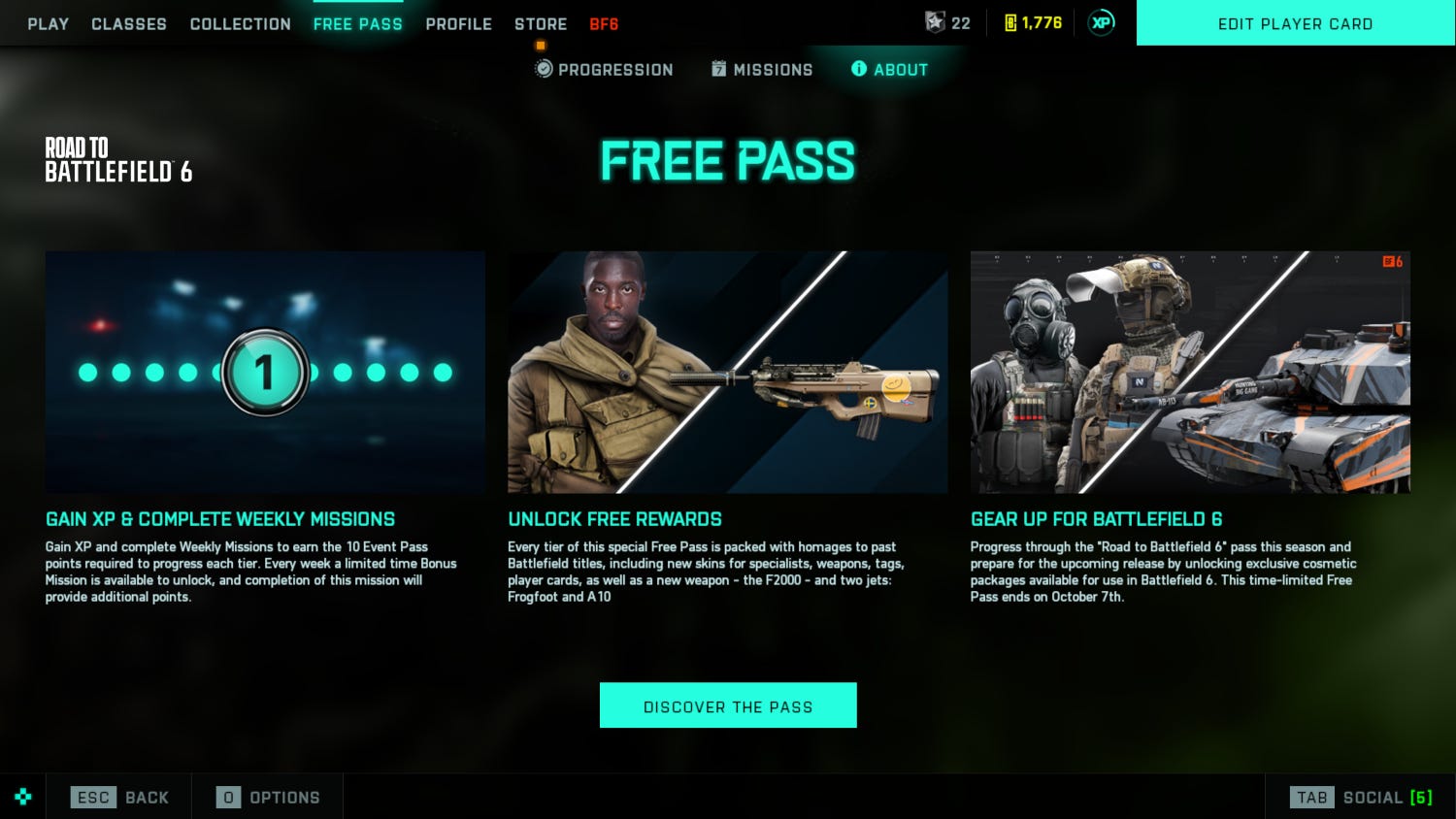Click BACK using the ESC key hint
The height and width of the screenshot is (819, 1456).
coord(120,796)
